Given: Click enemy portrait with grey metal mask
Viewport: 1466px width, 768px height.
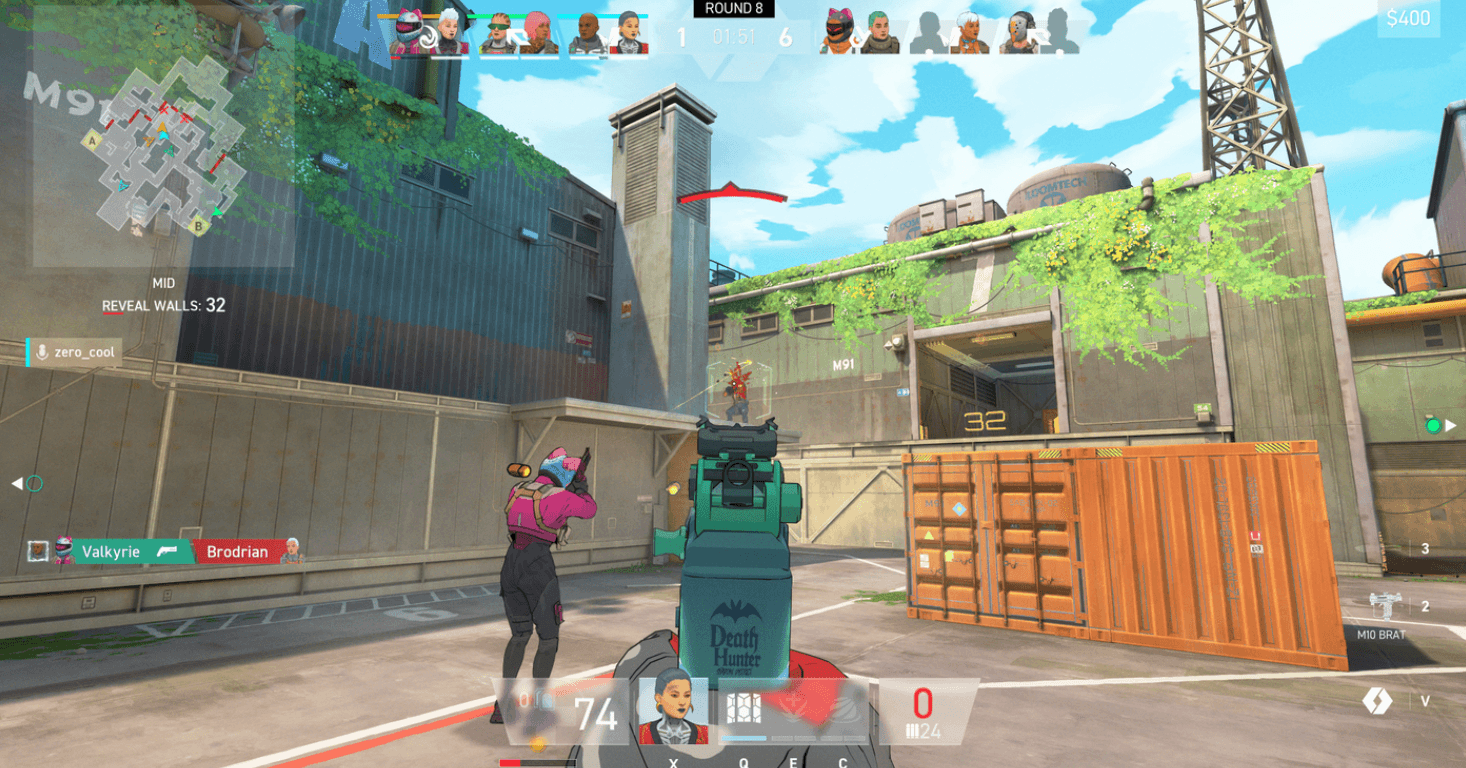Looking at the screenshot, I should pyautogui.click(x=1018, y=33).
